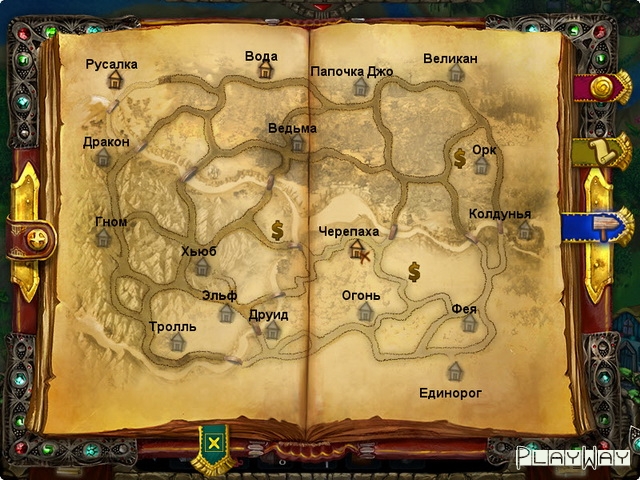Choose the Дракон location marker

tap(103, 158)
